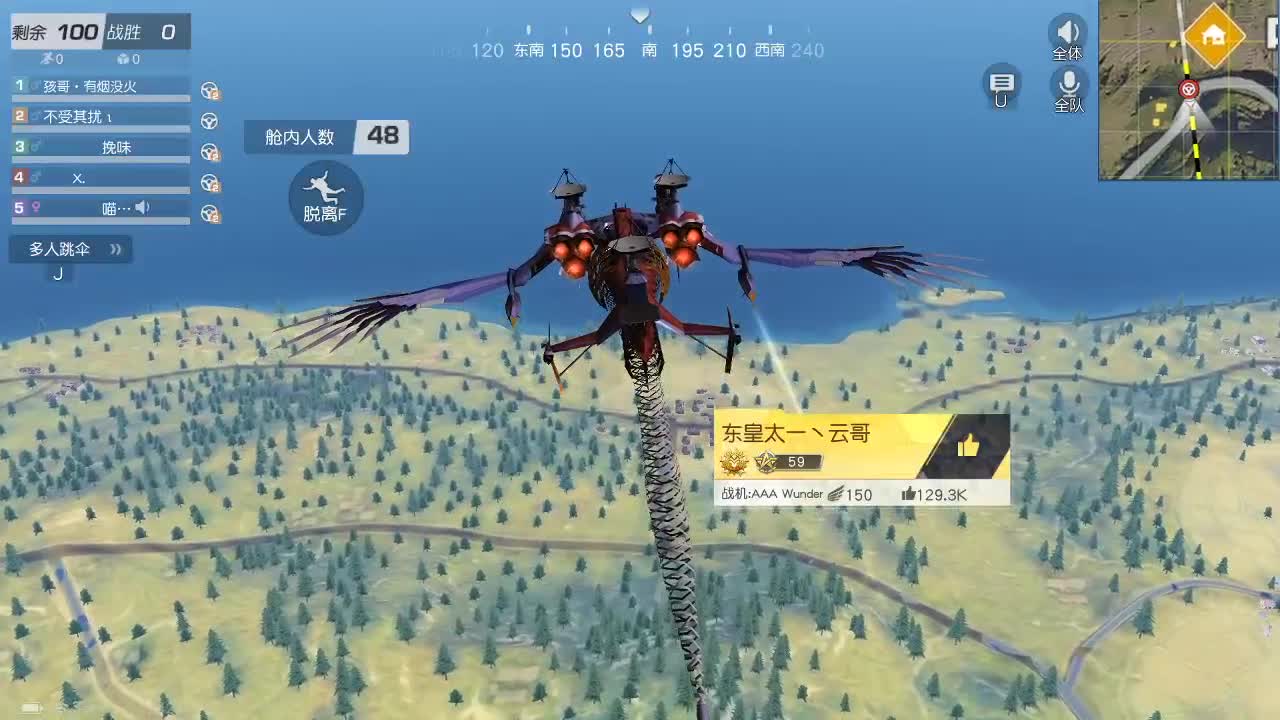Mute the speaker next to teammate 喵

pyautogui.click(x=143, y=207)
